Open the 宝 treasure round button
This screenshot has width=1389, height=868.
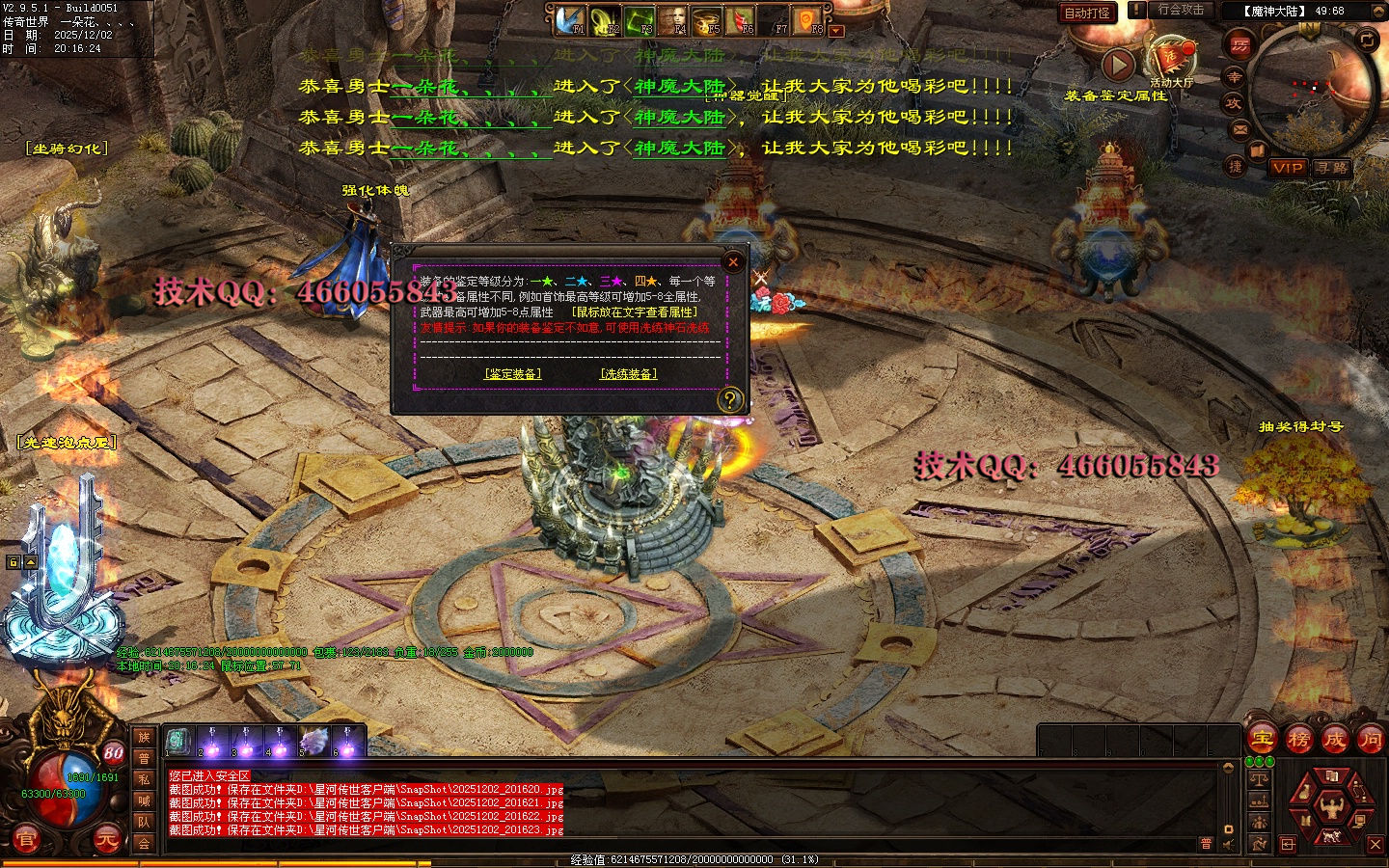pos(1262,740)
